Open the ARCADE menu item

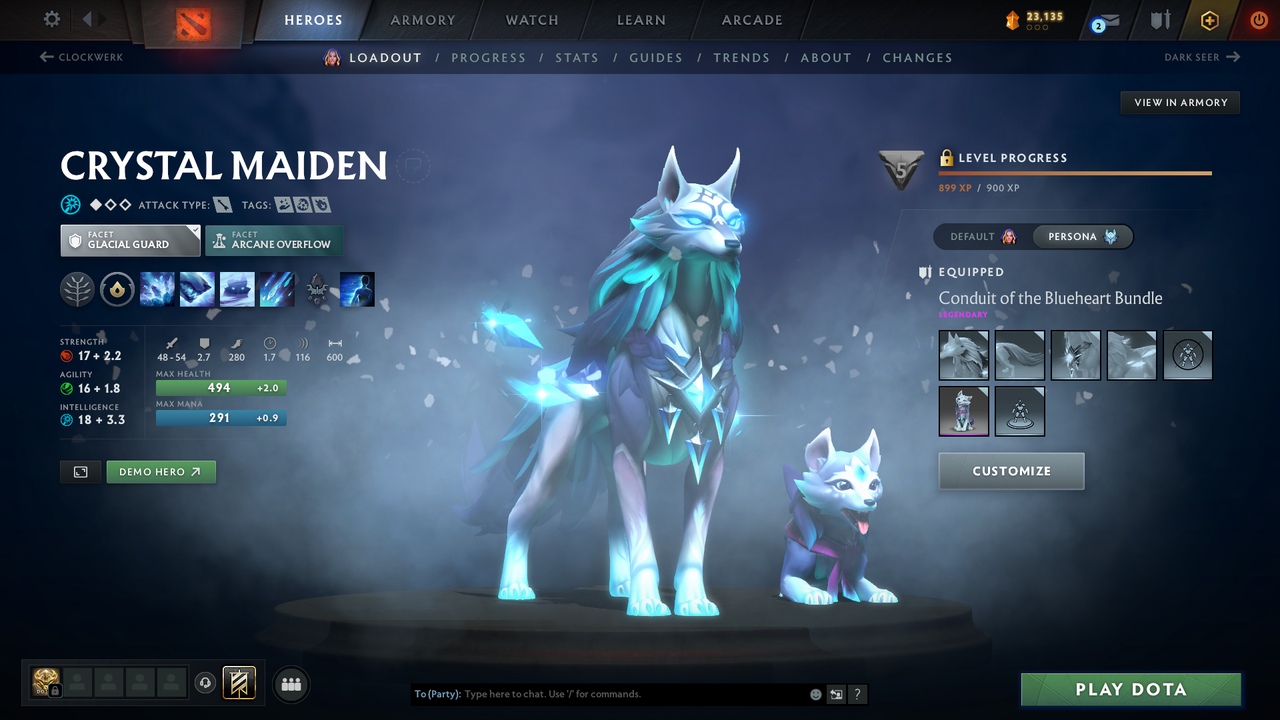(x=751, y=20)
